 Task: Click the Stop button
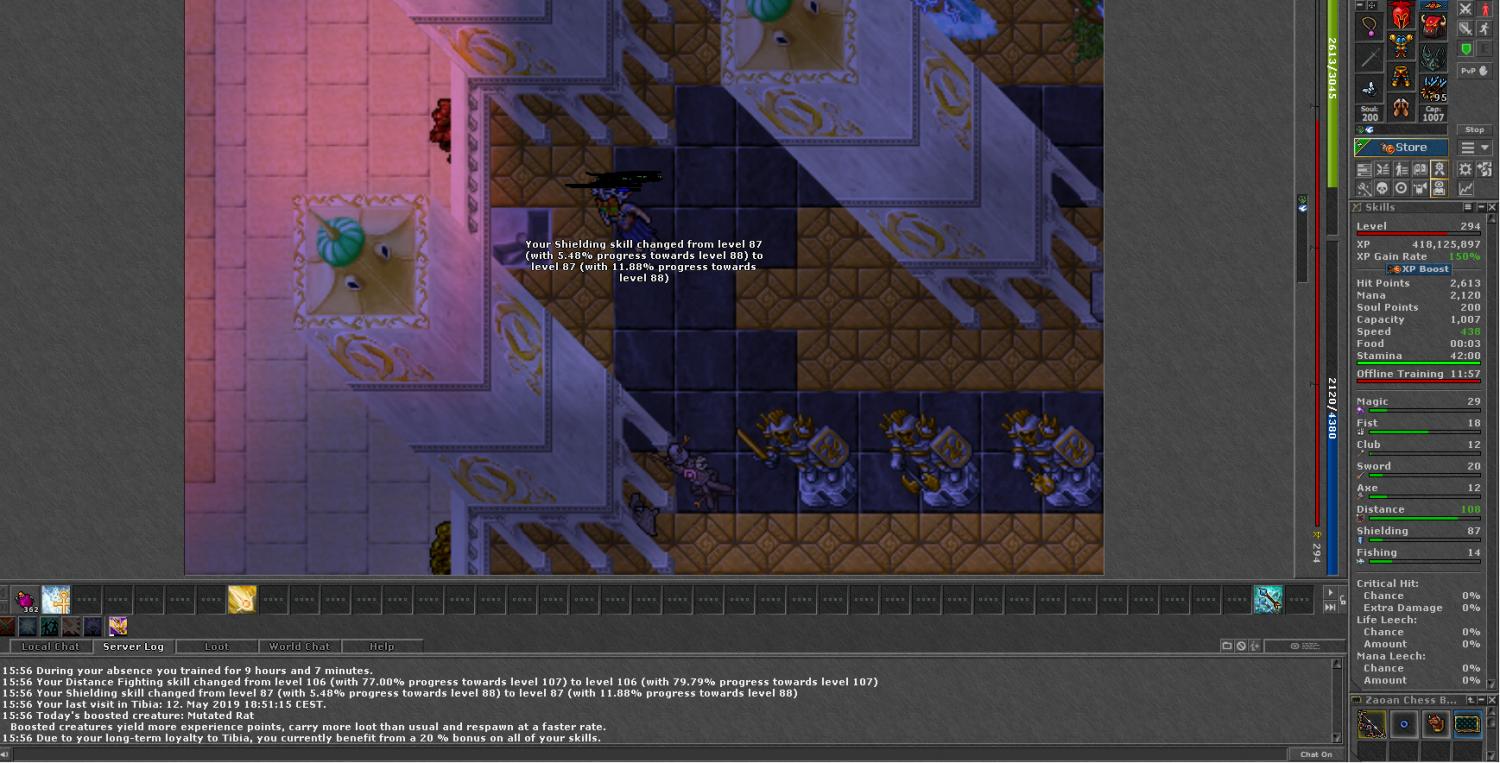(x=1474, y=130)
